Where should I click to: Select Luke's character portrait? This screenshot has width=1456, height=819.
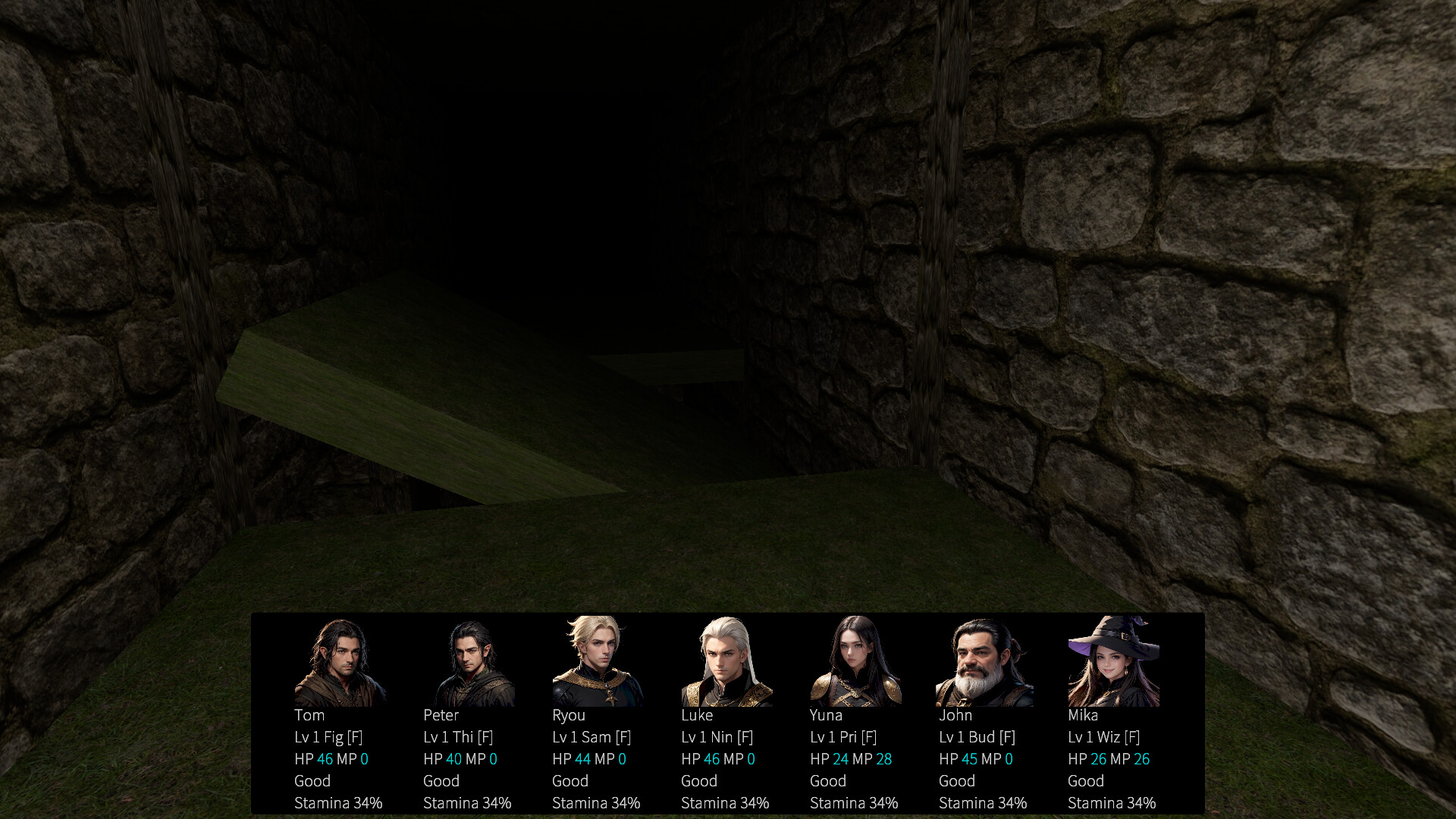click(x=729, y=661)
